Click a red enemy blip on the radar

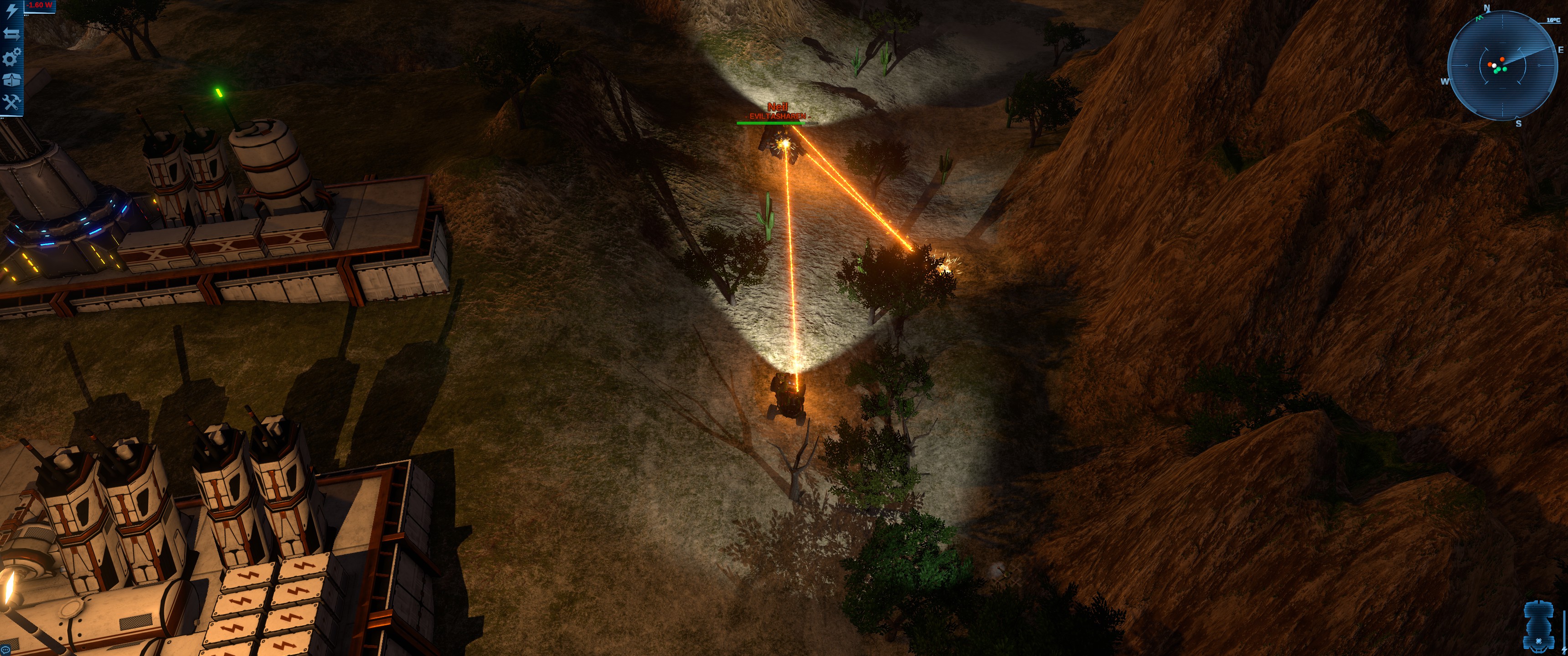coord(1502,59)
